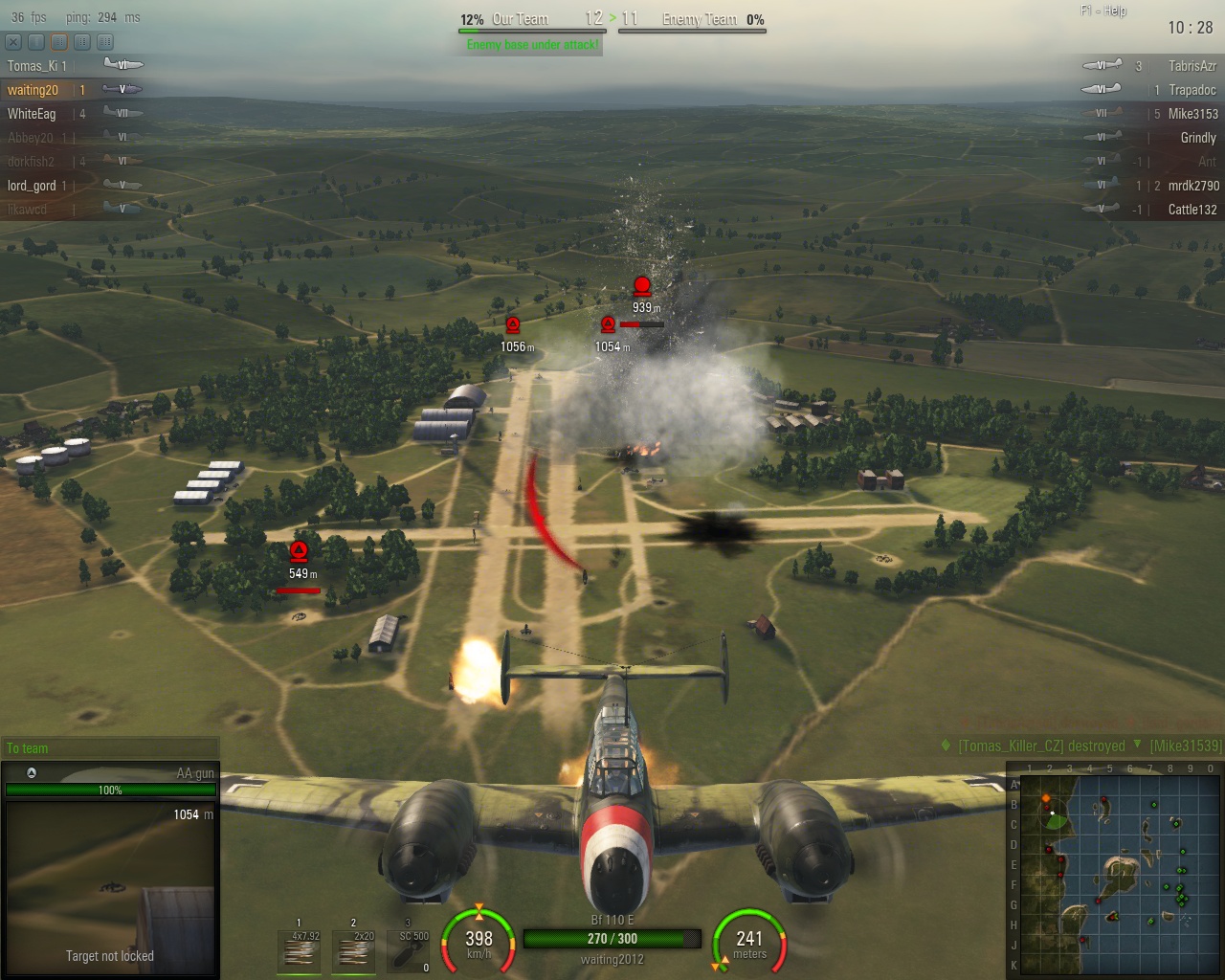The image size is (1225, 980).
Task: Select player WhiteEag in the allied team list
Action: 33,114
